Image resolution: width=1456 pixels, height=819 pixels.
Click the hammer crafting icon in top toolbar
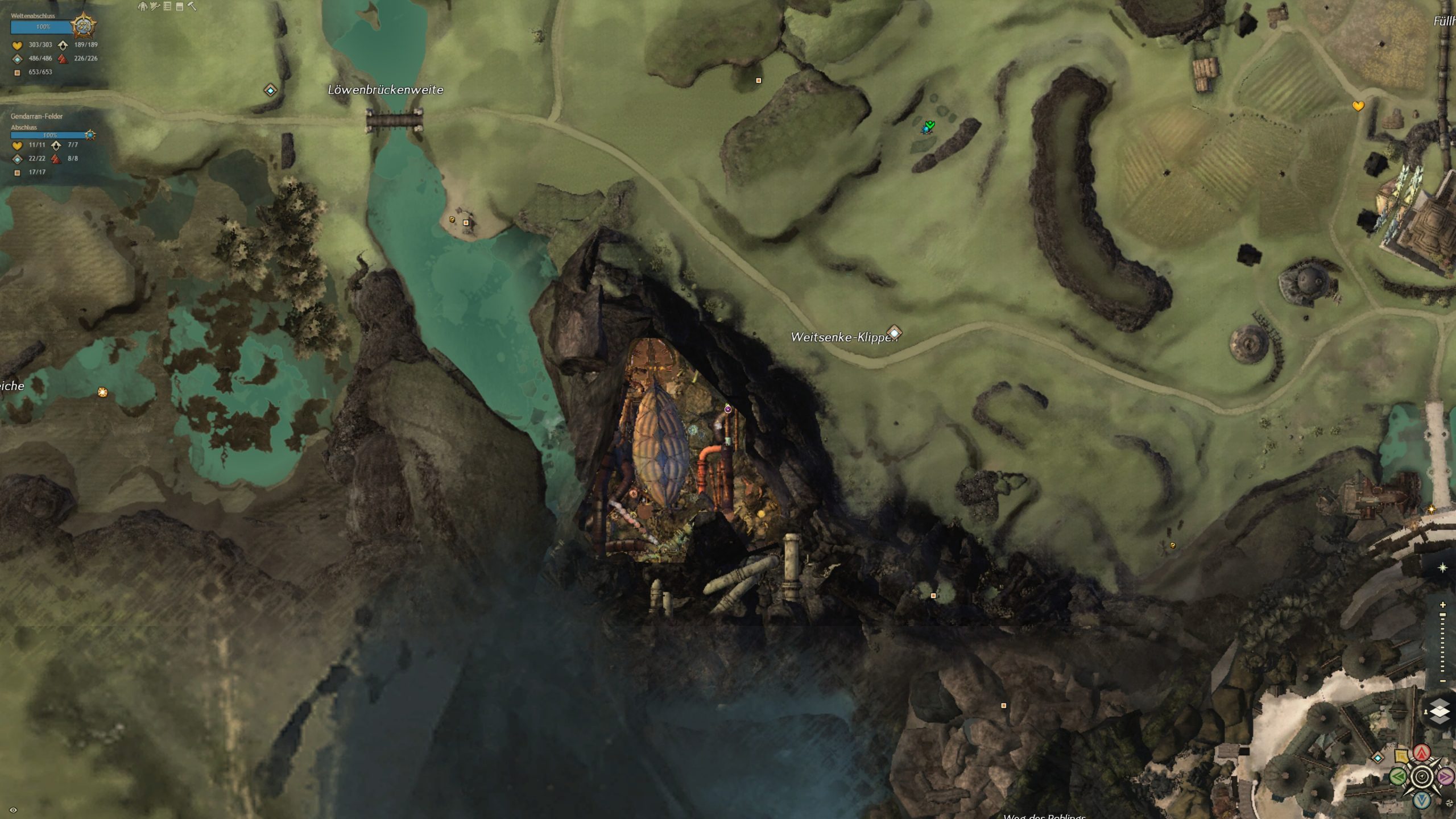pyautogui.click(x=192, y=6)
